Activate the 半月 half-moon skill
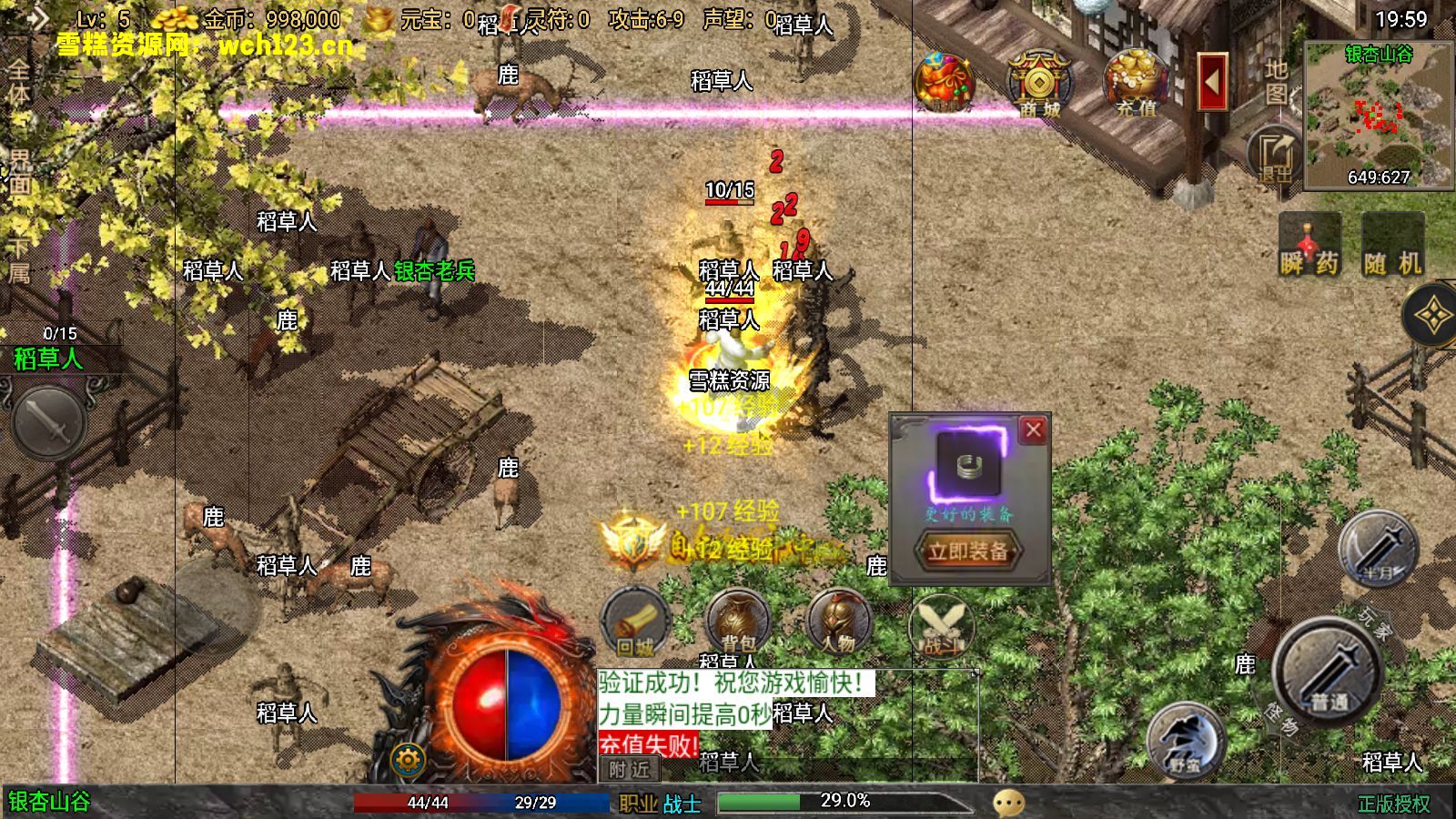Image resolution: width=1456 pixels, height=819 pixels. (x=1378, y=550)
